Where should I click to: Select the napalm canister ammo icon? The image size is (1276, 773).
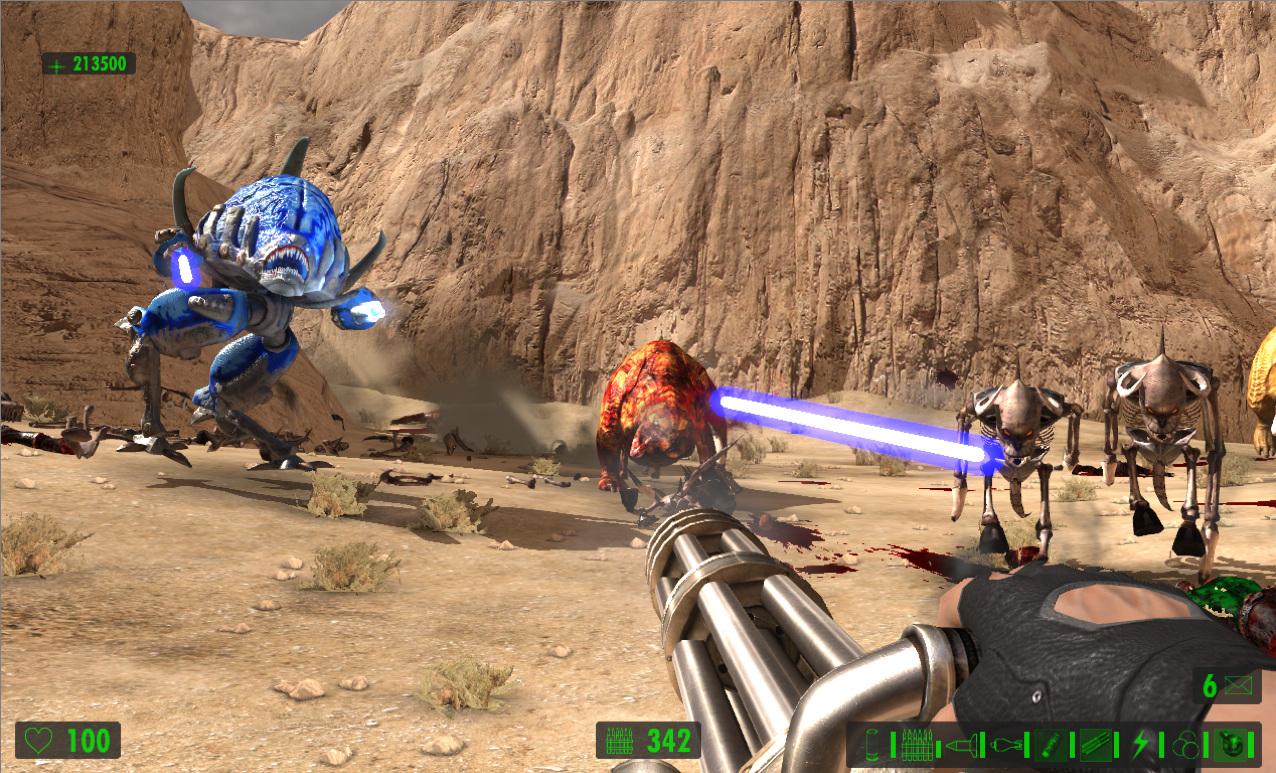tap(1051, 745)
